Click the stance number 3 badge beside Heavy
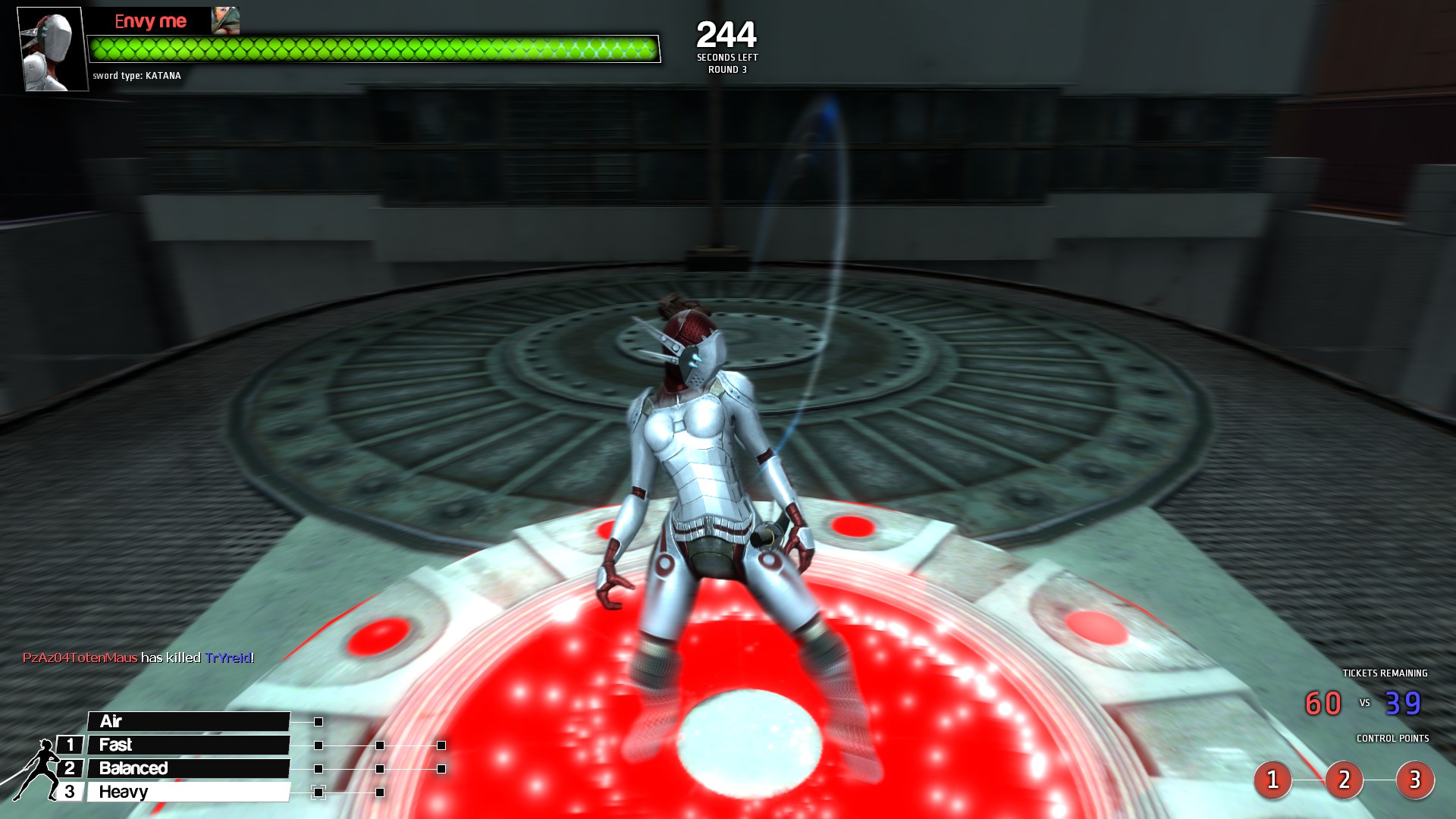This screenshot has height=819, width=1456. point(70,791)
